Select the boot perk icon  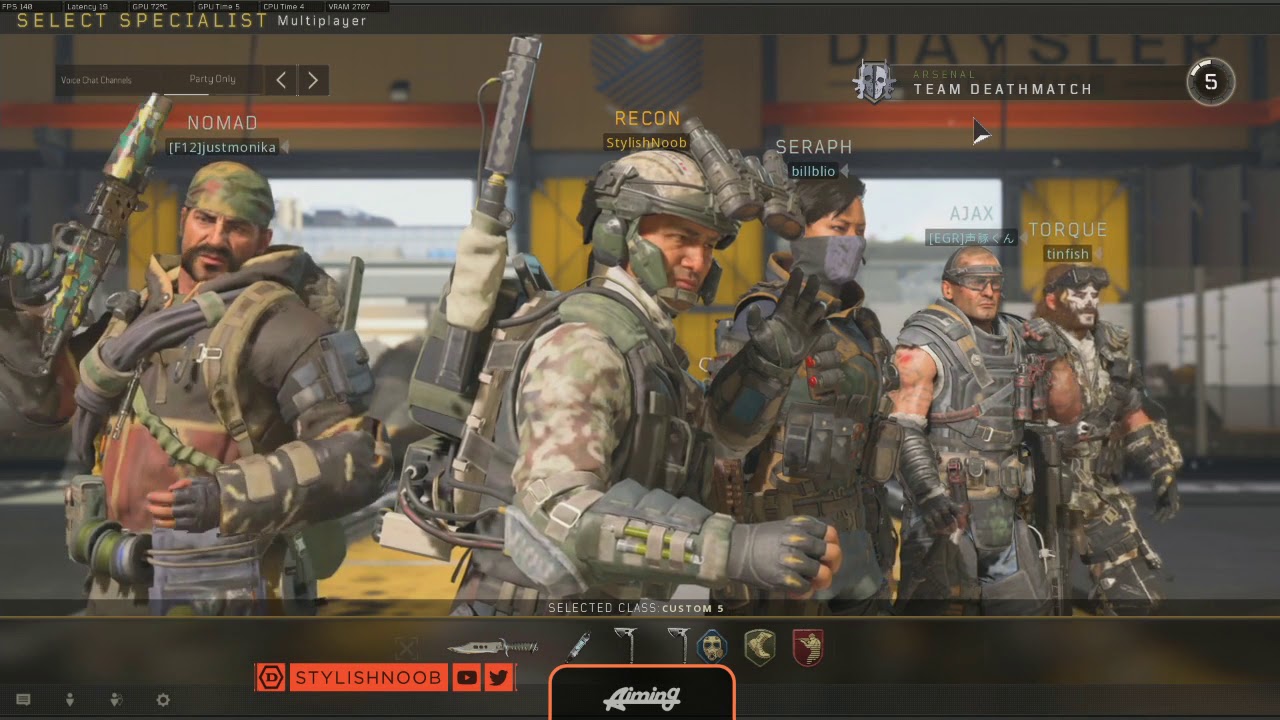(x=760, y=647)
